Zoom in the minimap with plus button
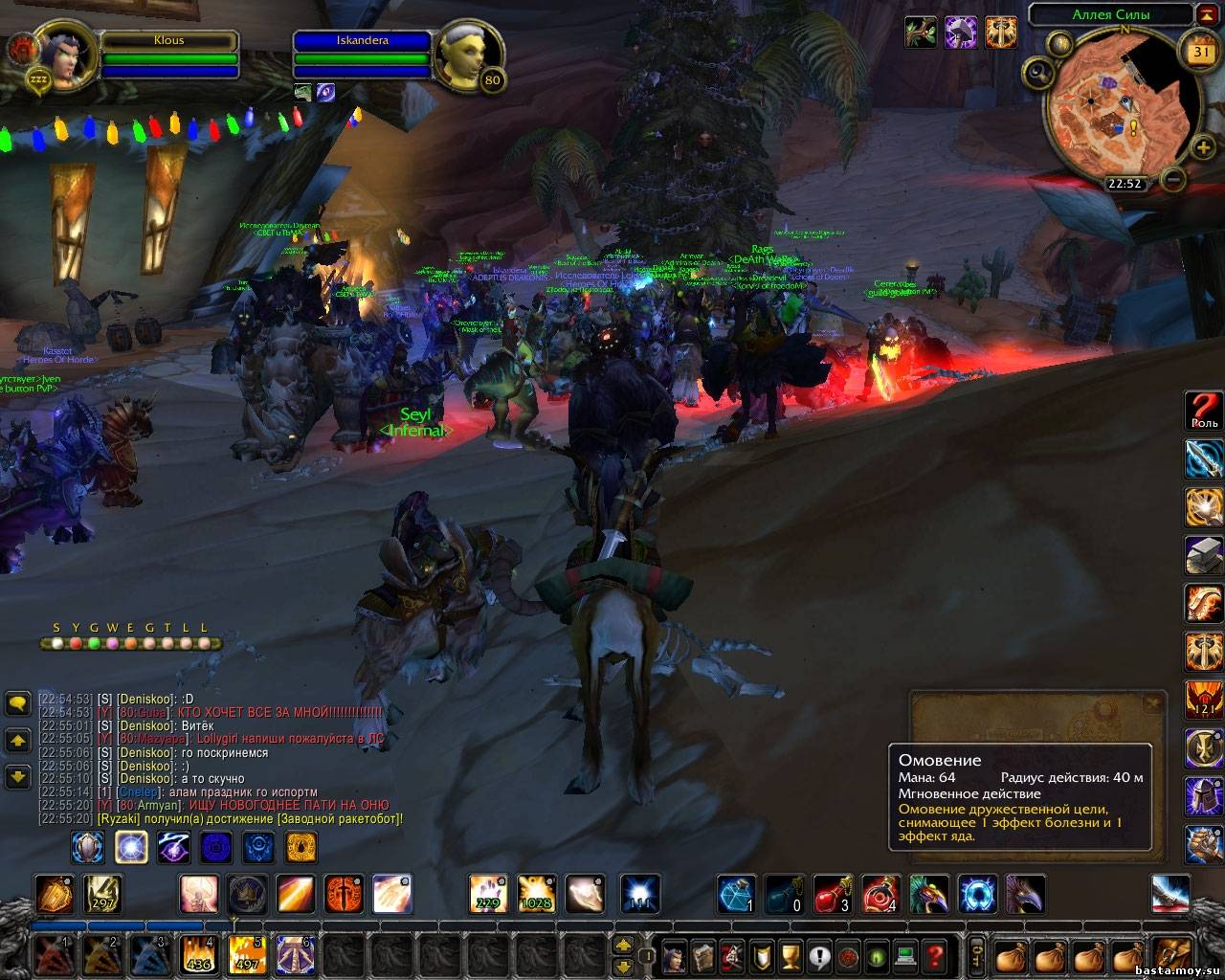The image size is (1225, 980). click(1203, 146)
